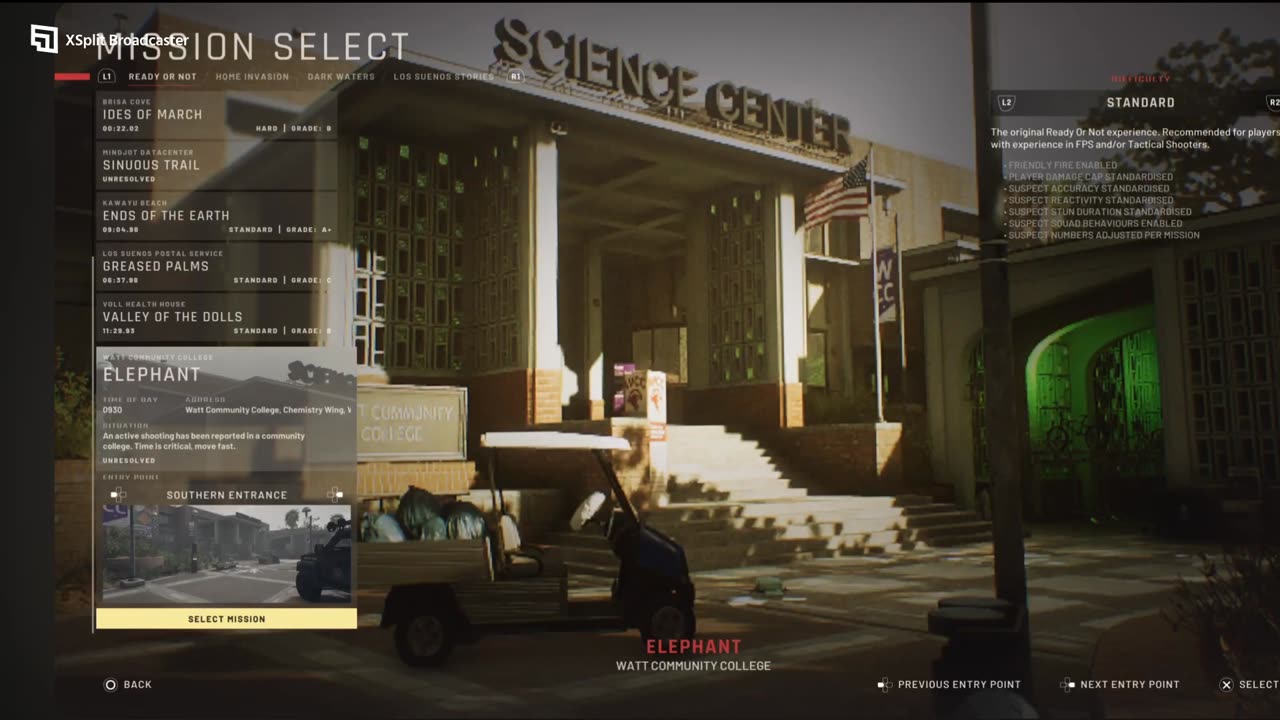Click the Previous Entry Point option

tap(949, 685)
